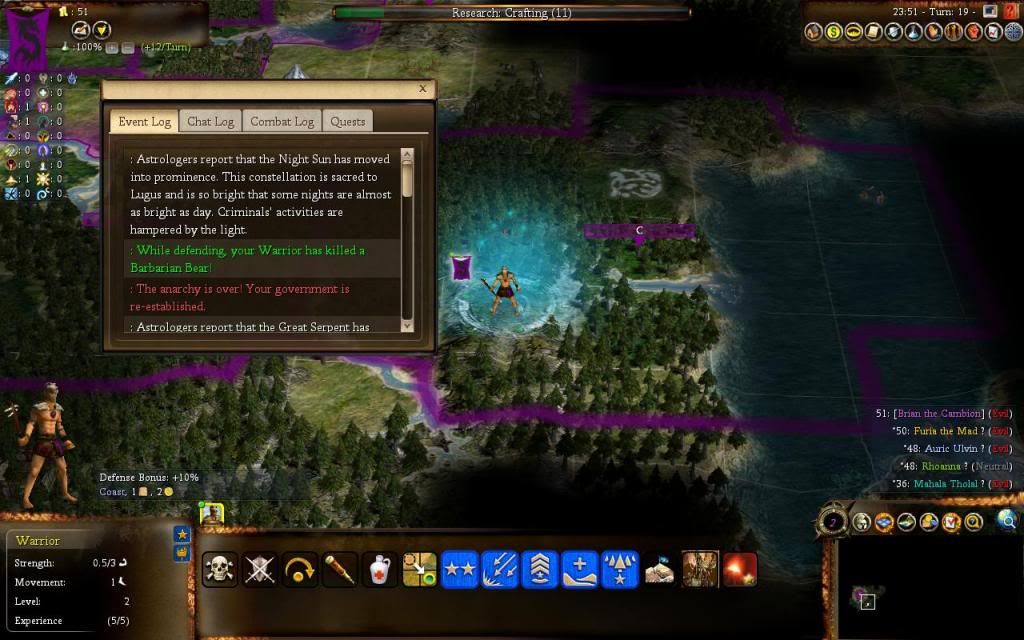Open the globe view magnifier button
This screenshot has height=640, width=1024.
tap(1007, 519)
